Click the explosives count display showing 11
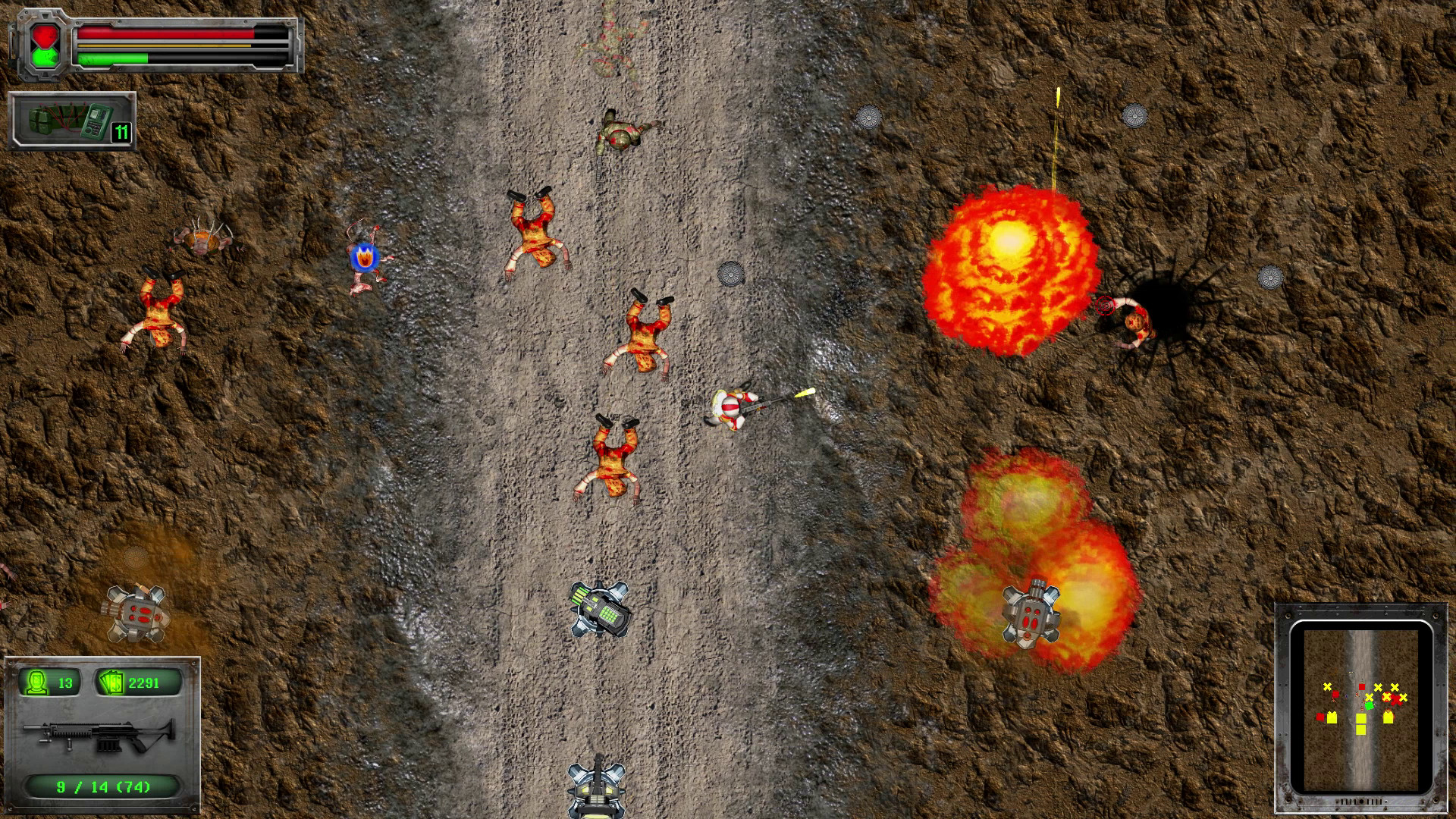The height and width of the screenshot is (819, 1456). (121, 130)
